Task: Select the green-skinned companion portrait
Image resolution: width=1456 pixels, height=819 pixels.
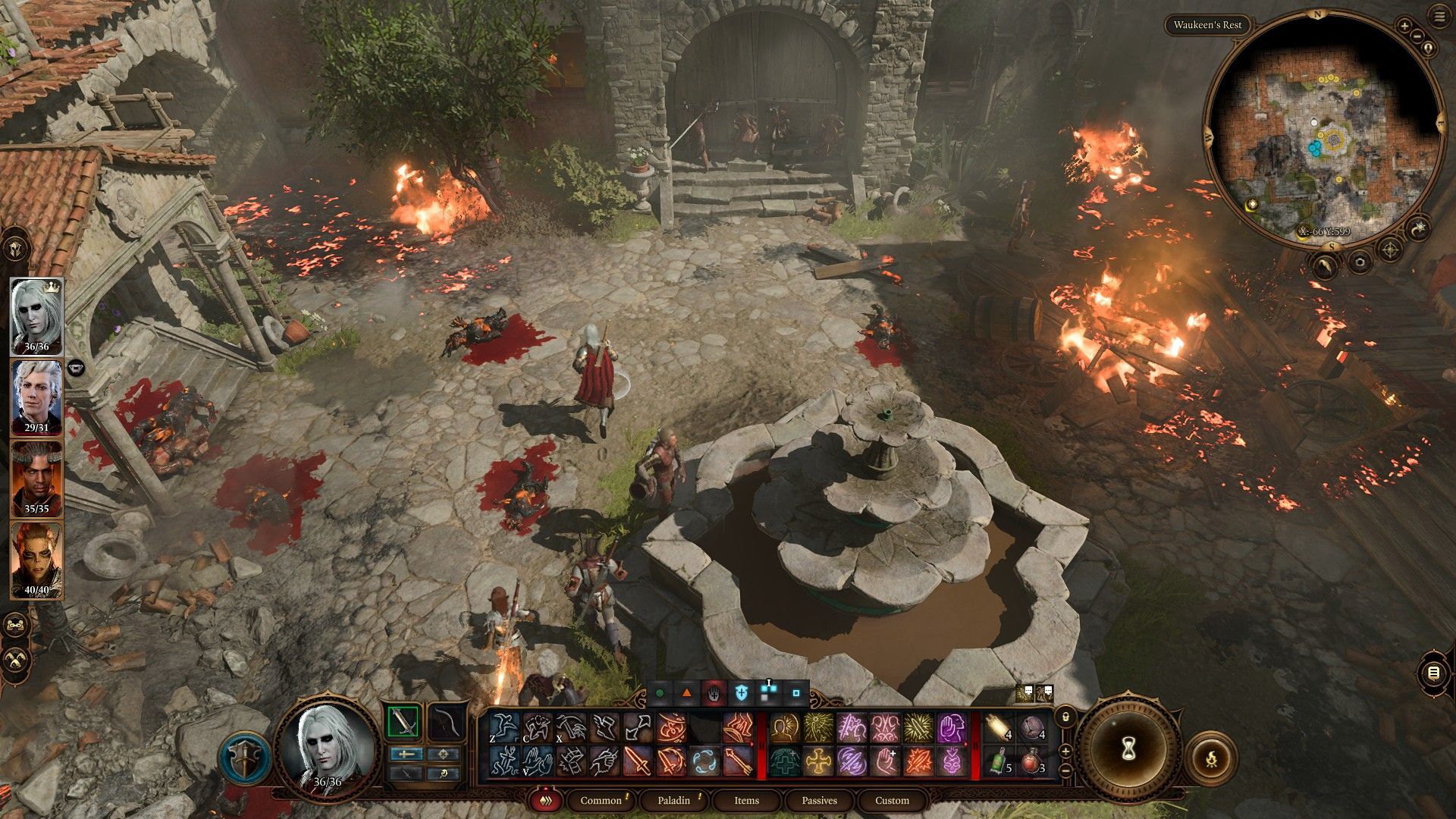Action: (36, 560)
